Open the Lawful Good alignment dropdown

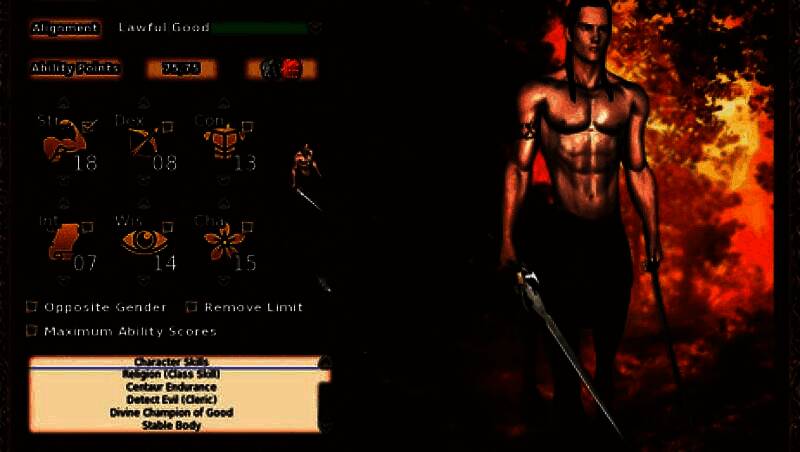click(x=315, y=28)
